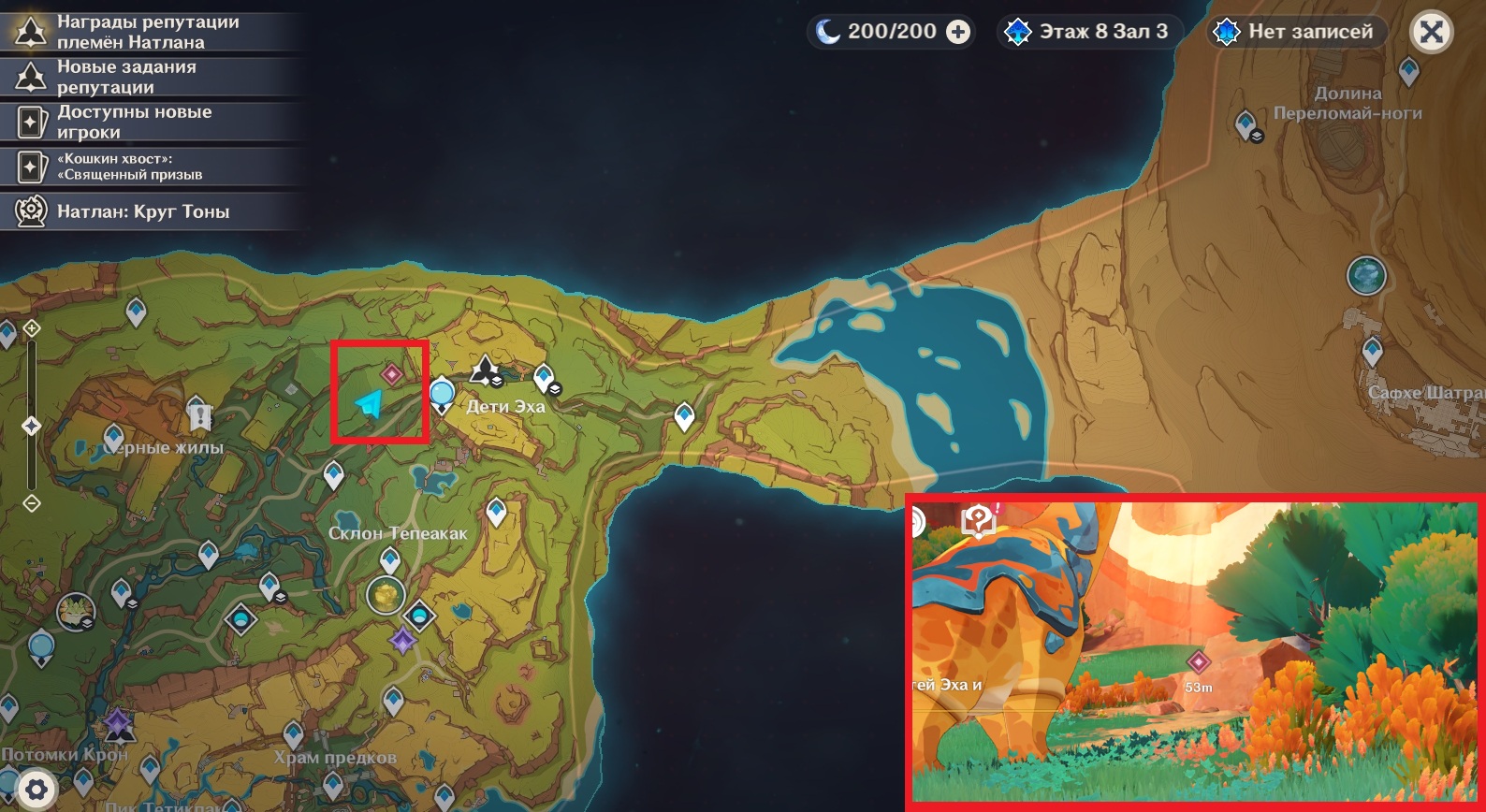Screen dimensions: 1486x812
Task: Select the Дети Эха tribe emblem marker
Action: coord(485,370)
